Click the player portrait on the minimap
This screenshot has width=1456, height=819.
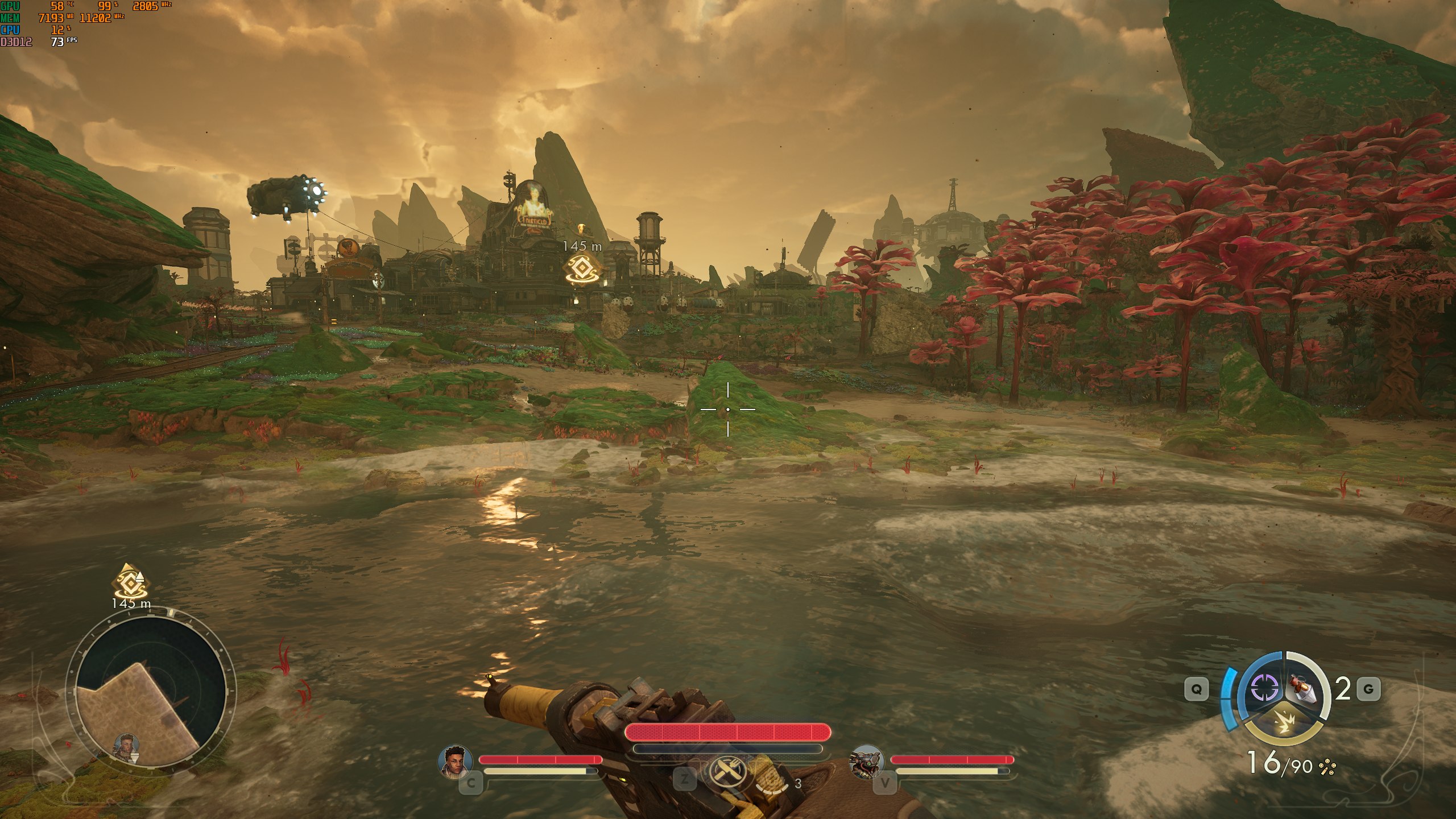tap(127, 747)
